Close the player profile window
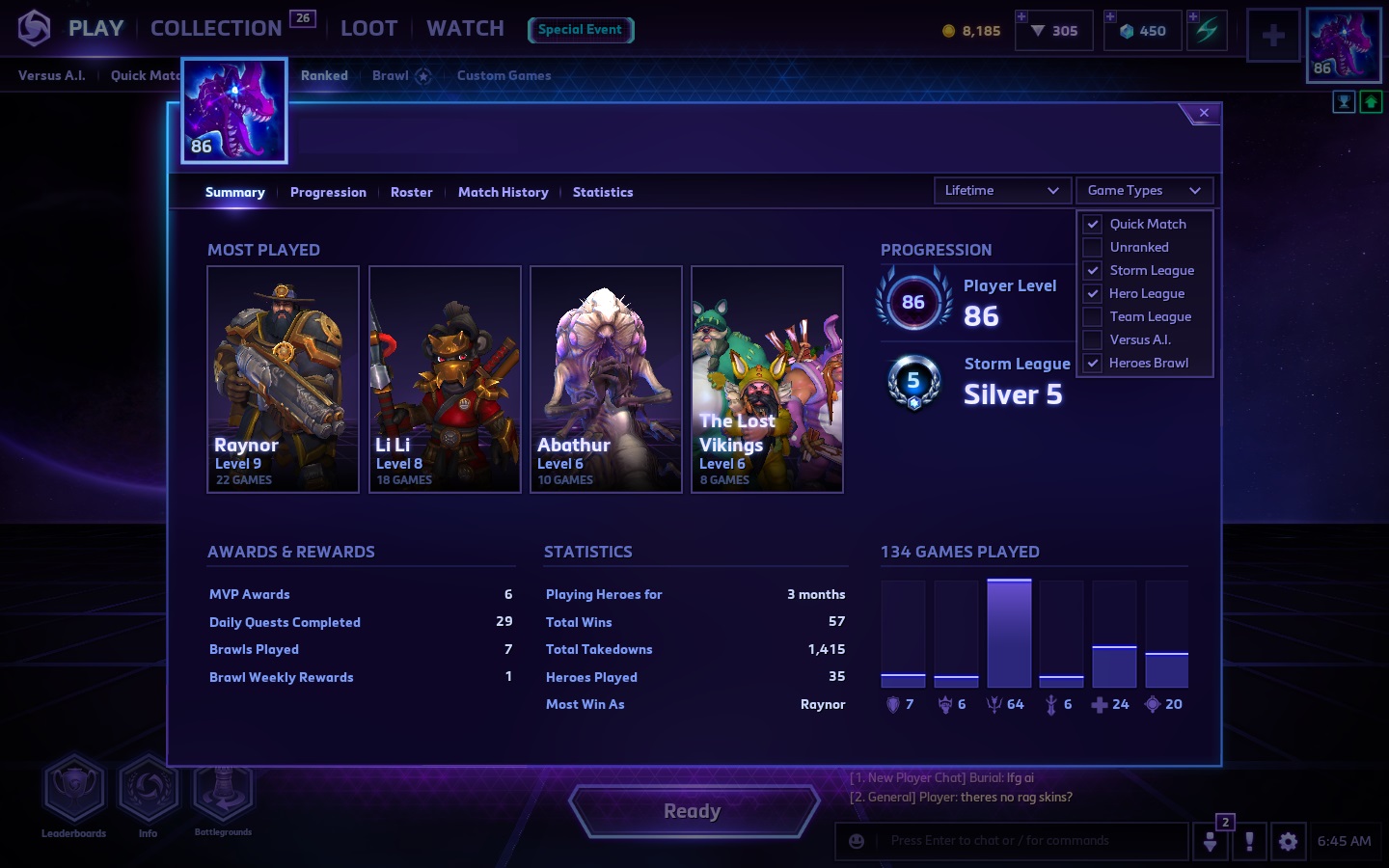 tap(1204, 114)
